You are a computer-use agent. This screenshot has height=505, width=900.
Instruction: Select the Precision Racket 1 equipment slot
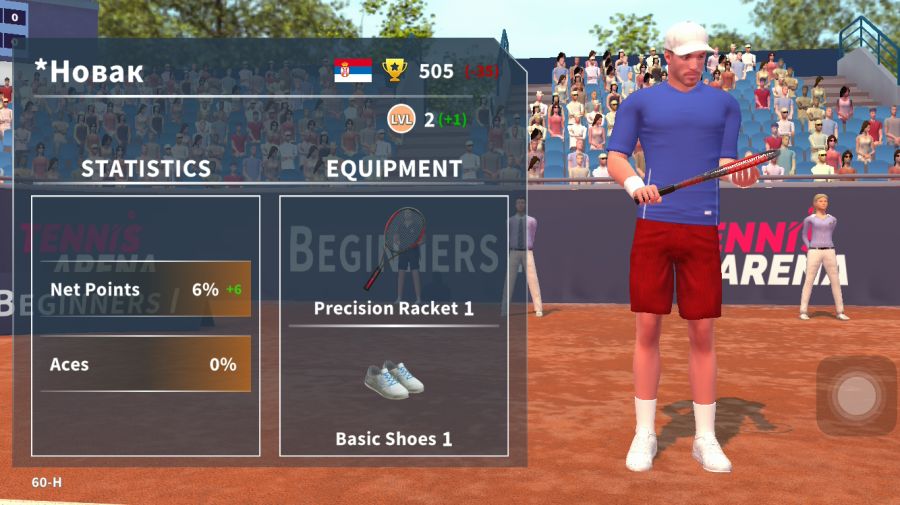(393, 260)
